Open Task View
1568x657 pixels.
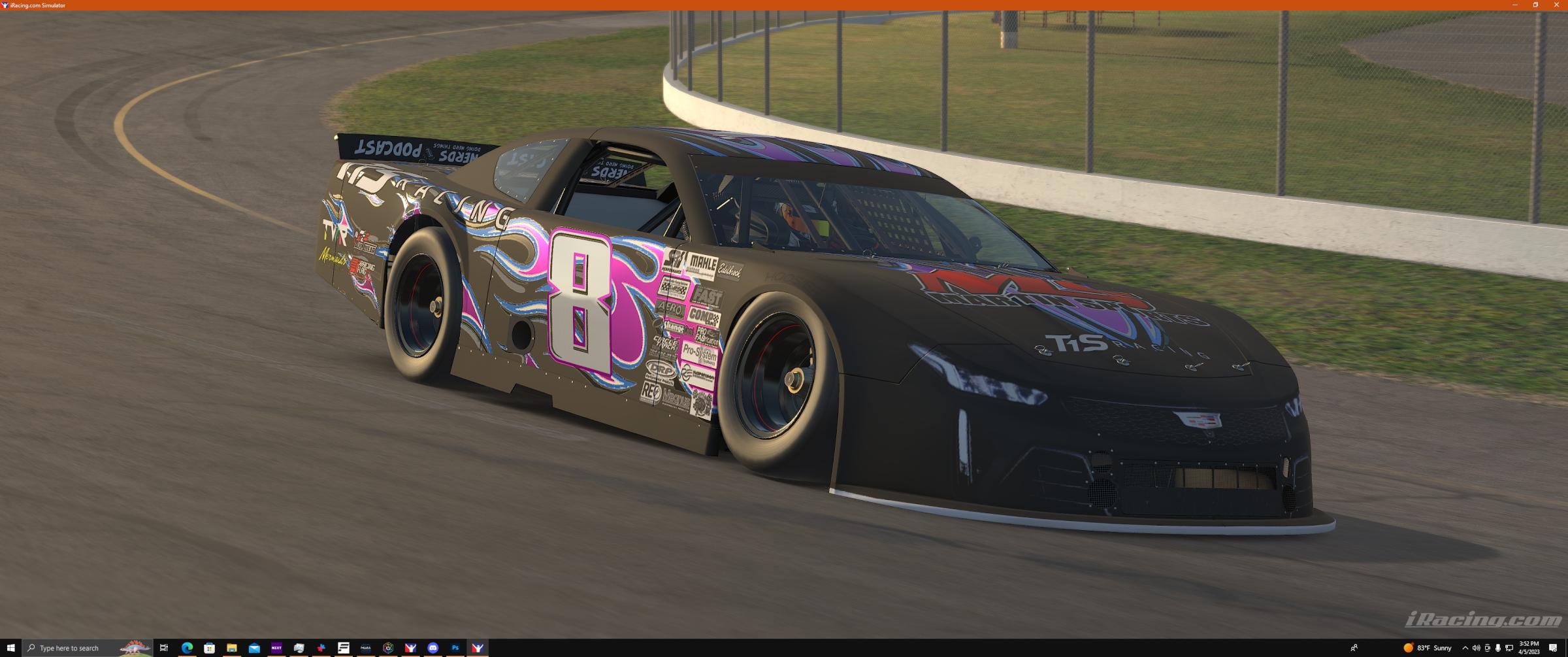coord(164,648)
